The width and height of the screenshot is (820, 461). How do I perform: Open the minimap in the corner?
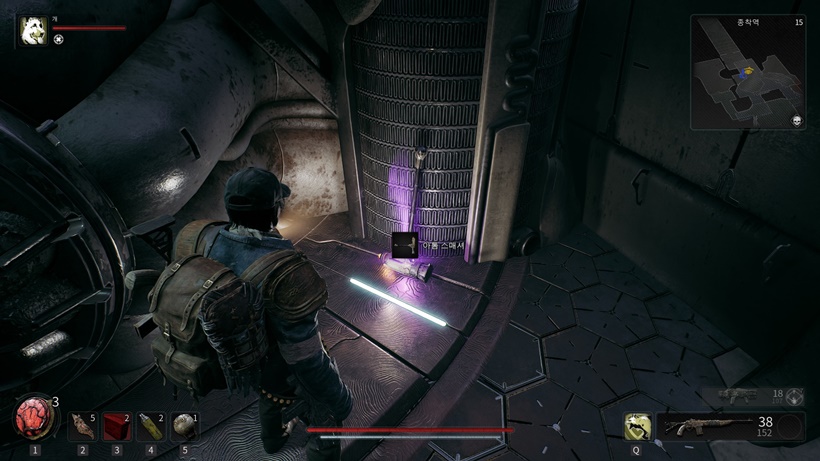click(x=747, y=72)
